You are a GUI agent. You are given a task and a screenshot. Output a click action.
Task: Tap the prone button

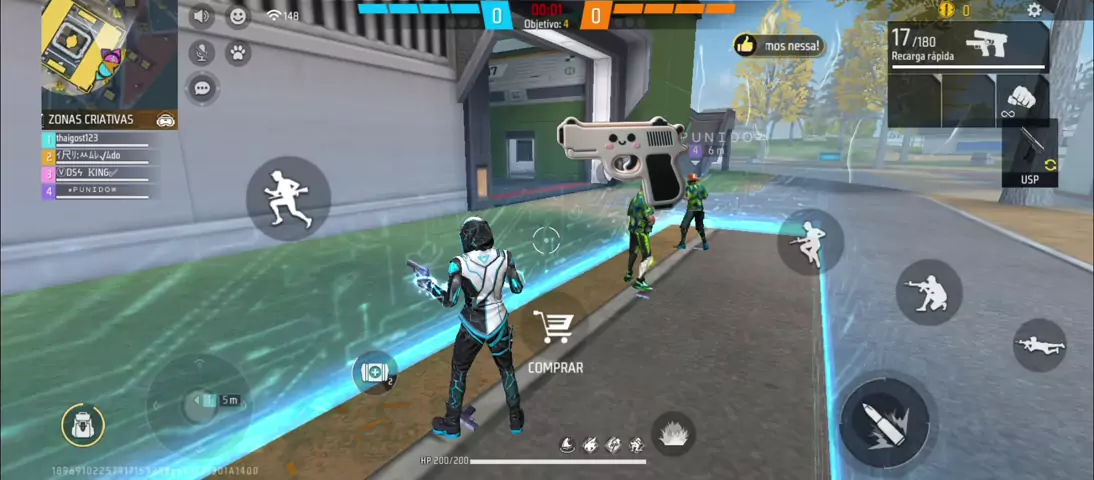(1039, 346)
